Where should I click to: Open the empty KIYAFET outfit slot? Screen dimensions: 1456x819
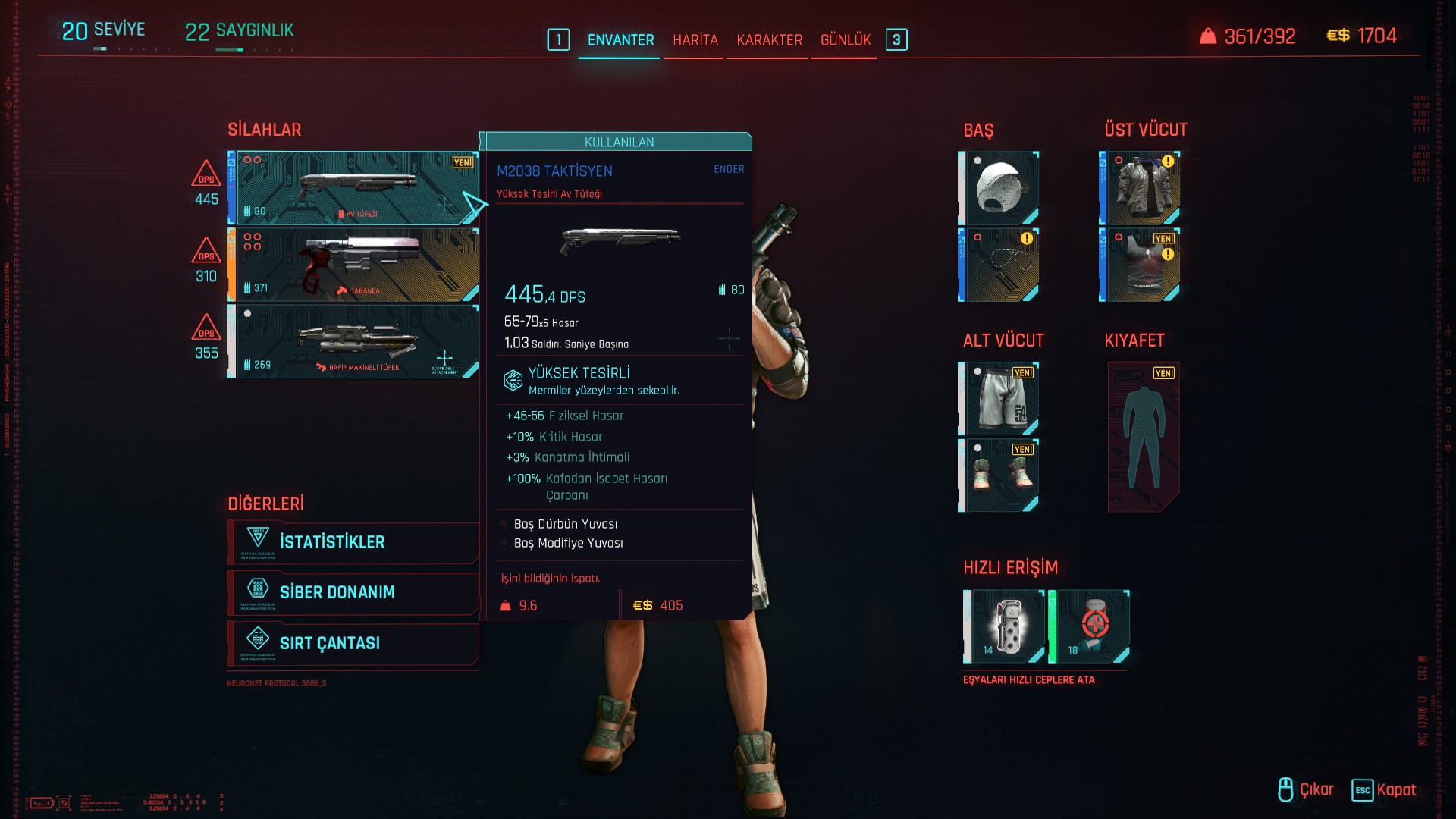click(x=1144, y=437)
